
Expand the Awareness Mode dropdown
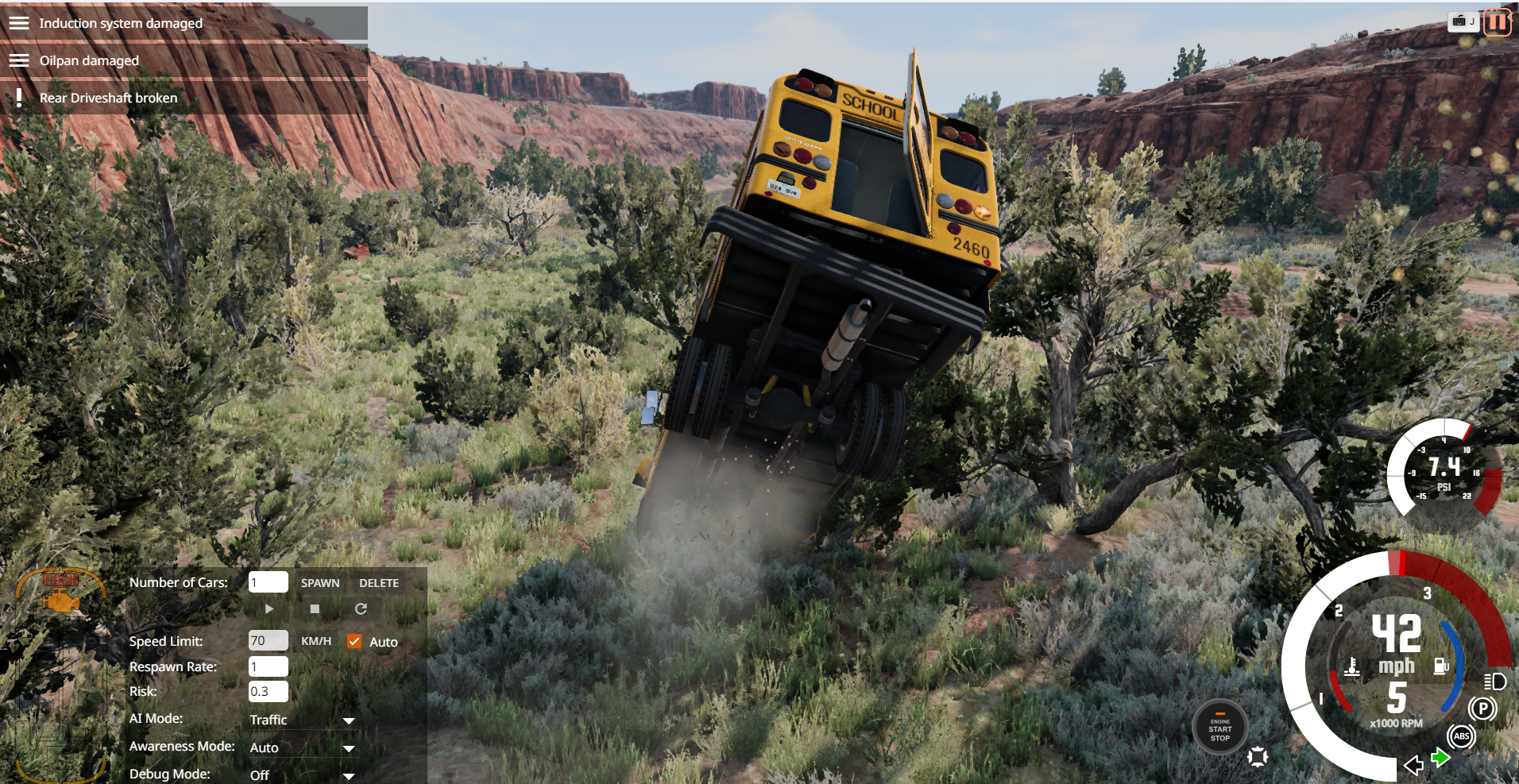302,747
